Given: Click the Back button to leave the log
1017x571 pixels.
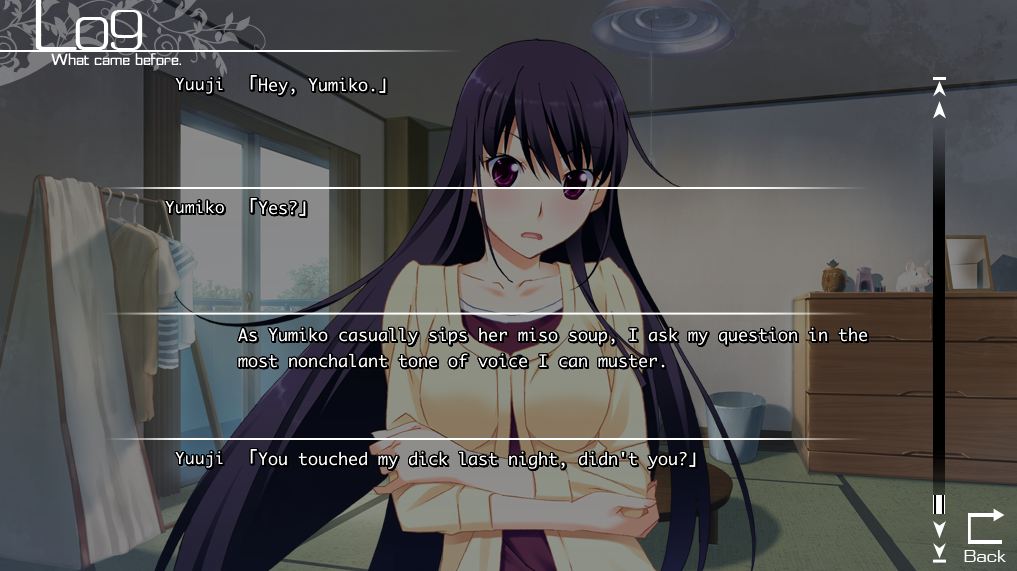Looking at the screenshot, I should coord(984,537).
